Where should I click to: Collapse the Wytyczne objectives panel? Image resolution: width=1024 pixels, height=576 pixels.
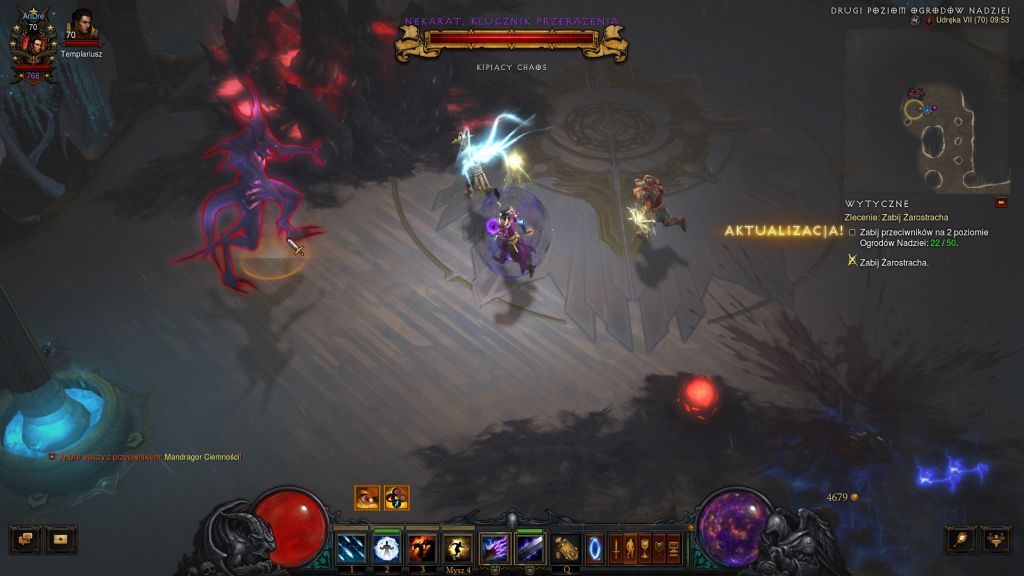point(1001,203)
